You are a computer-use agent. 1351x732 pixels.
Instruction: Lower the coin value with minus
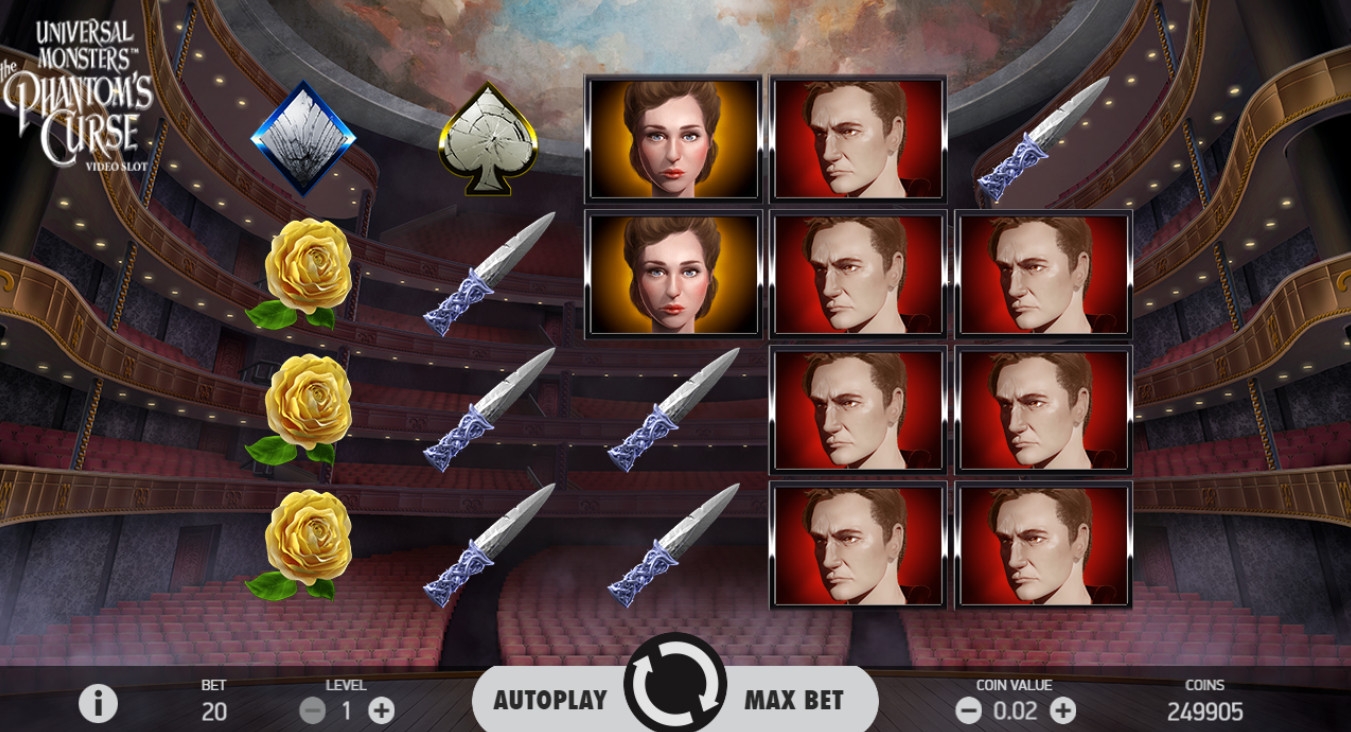[968, 711]
